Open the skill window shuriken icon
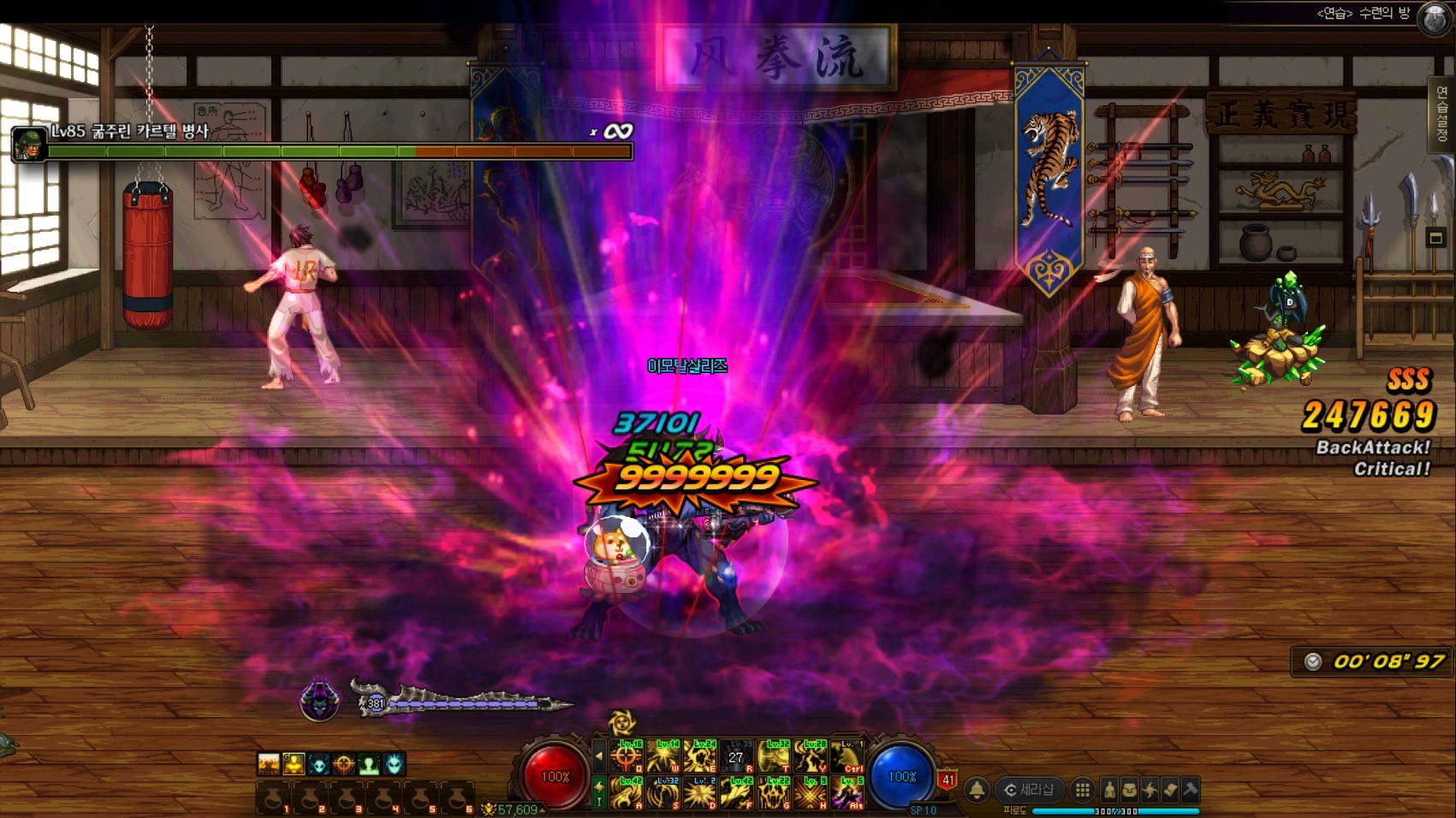The height and width of the screenshot is (818, 1456). (x=1150, y=790)
